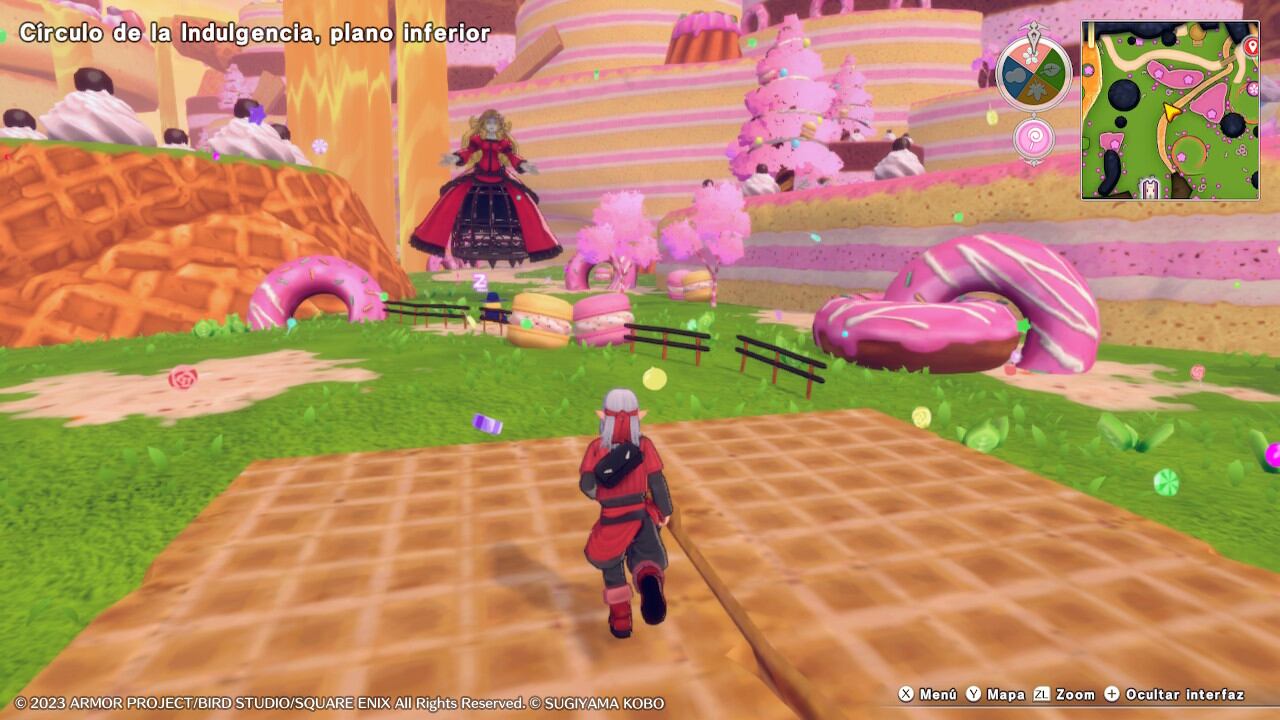Open the minimap in the corner
The height and width of the screenshot is (720, 1280).
(x=1170, y=110)
